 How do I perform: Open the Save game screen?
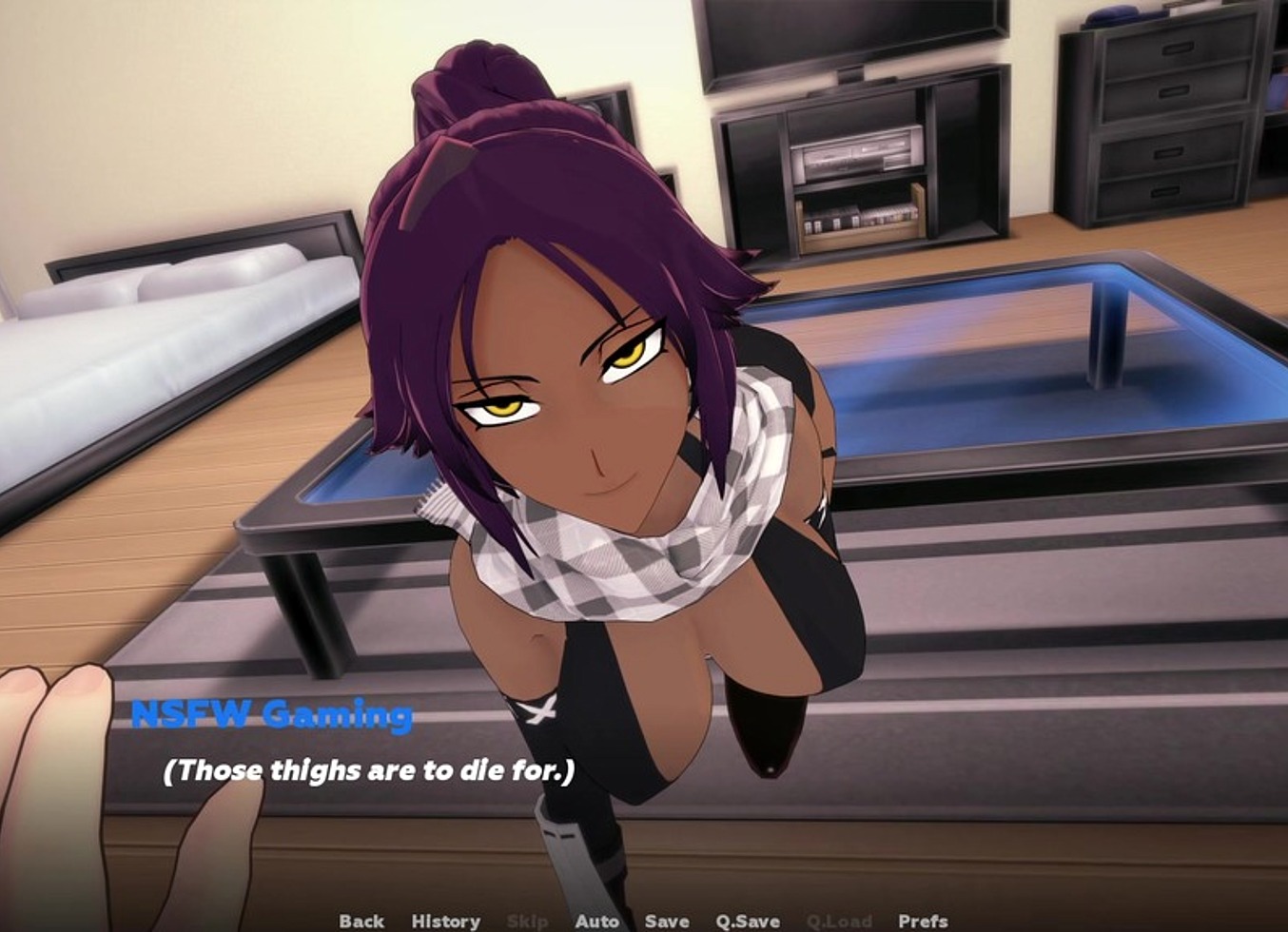point(666,921)
